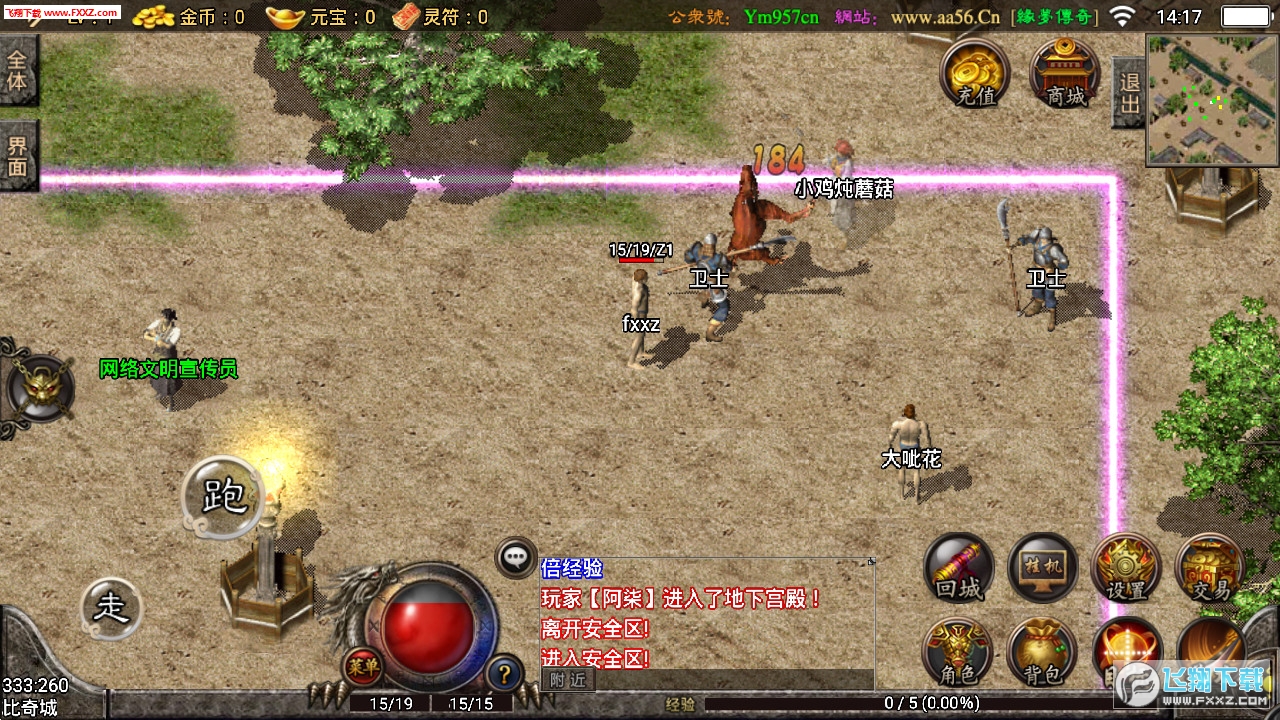Toggle the 界面 interface button
Viewport: 1280px width, 720px height.
pos(18,155)
